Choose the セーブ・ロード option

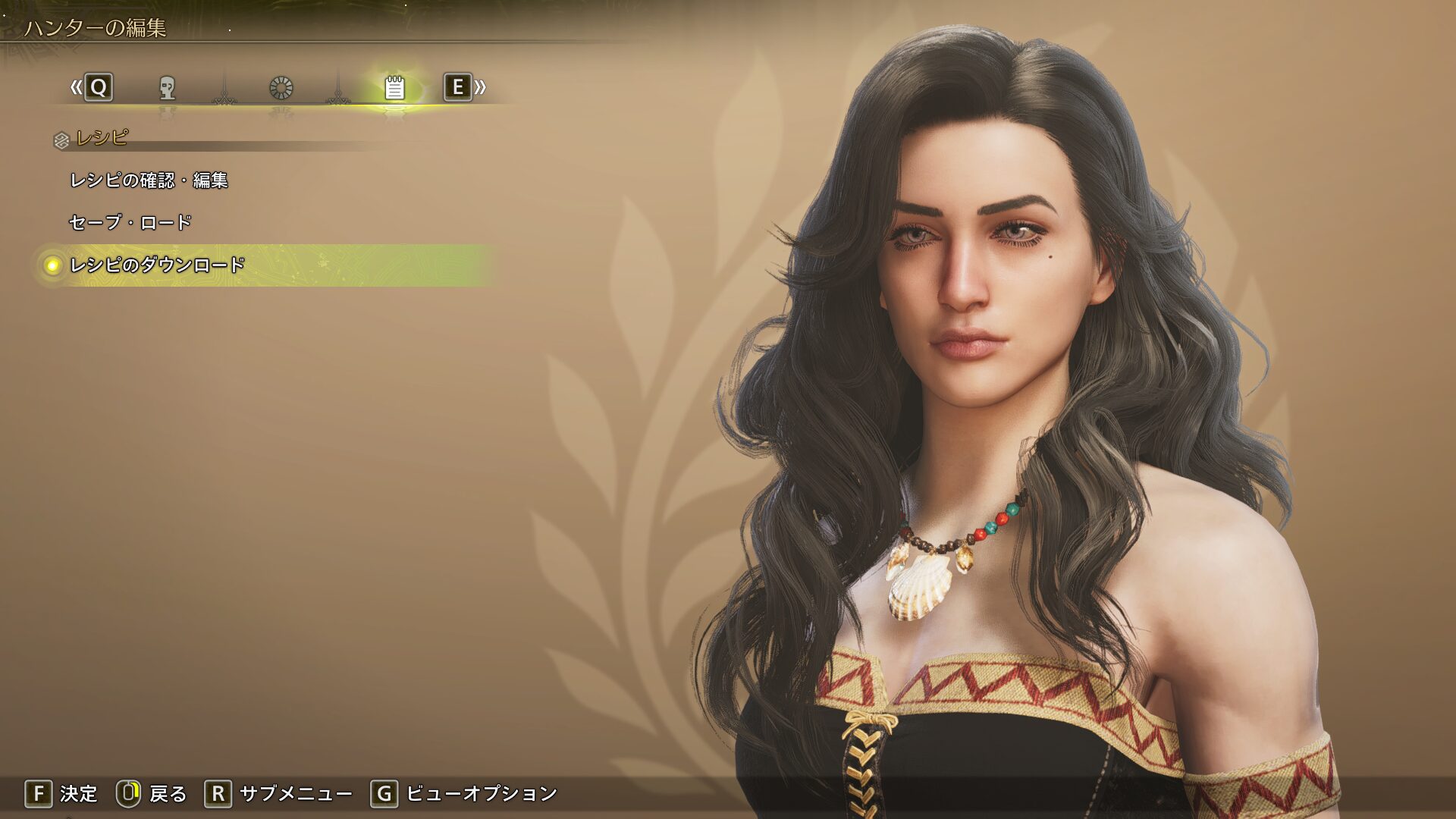point(130,222)
